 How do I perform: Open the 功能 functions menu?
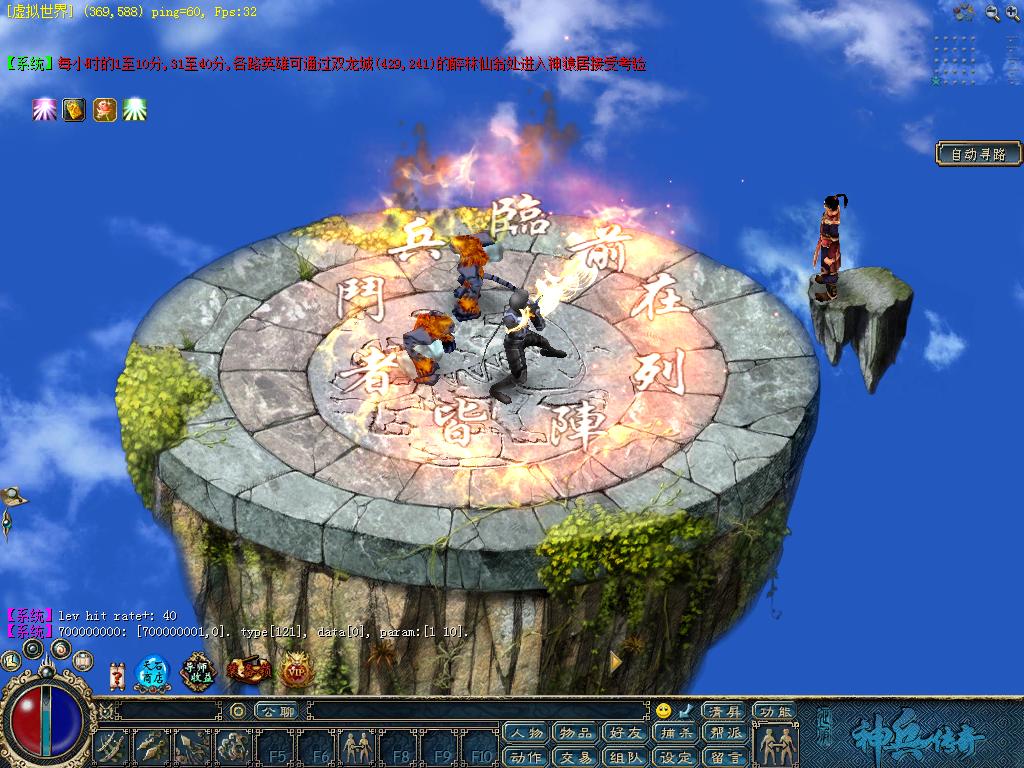click(775, 711)
